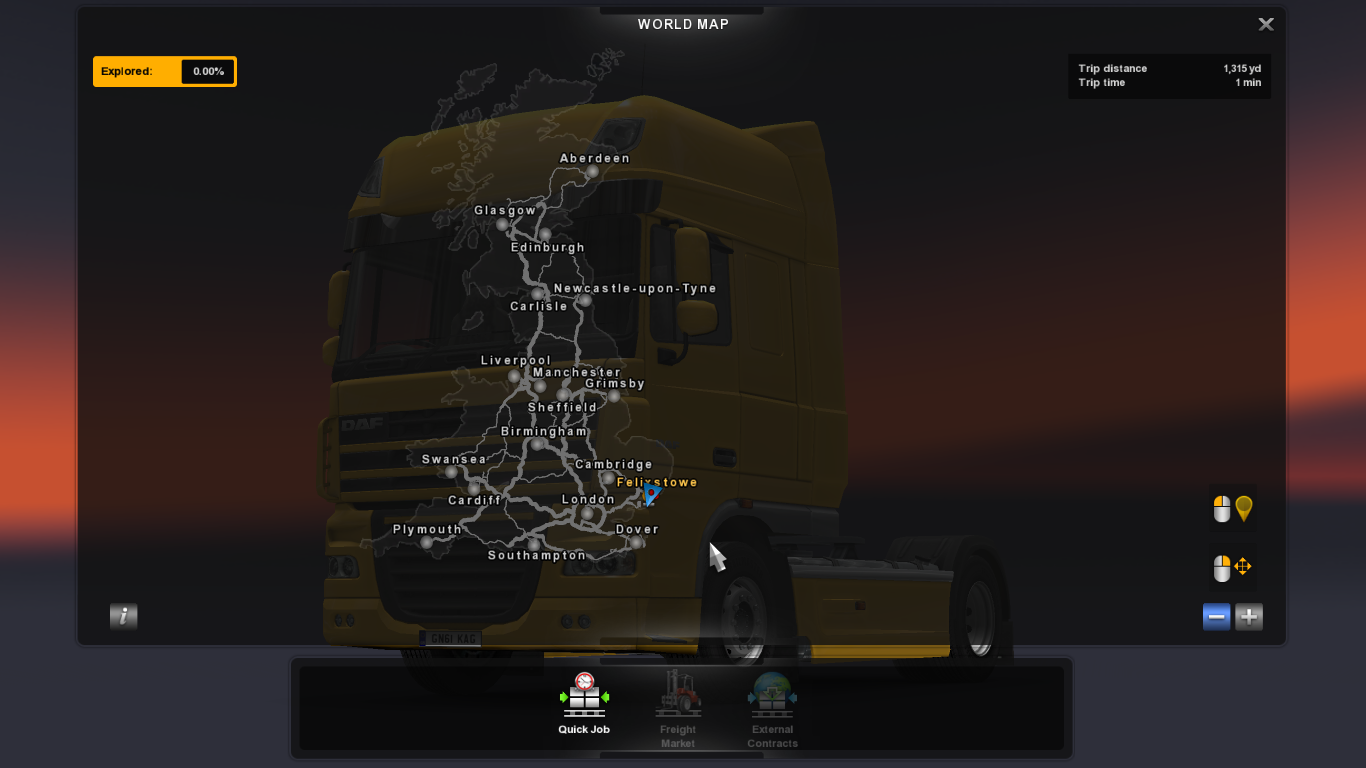The height and width of the screenshot is (768, 1366).
Task: Open the External Contracts section
Action: pyautogui.click(x=772, y=710)
